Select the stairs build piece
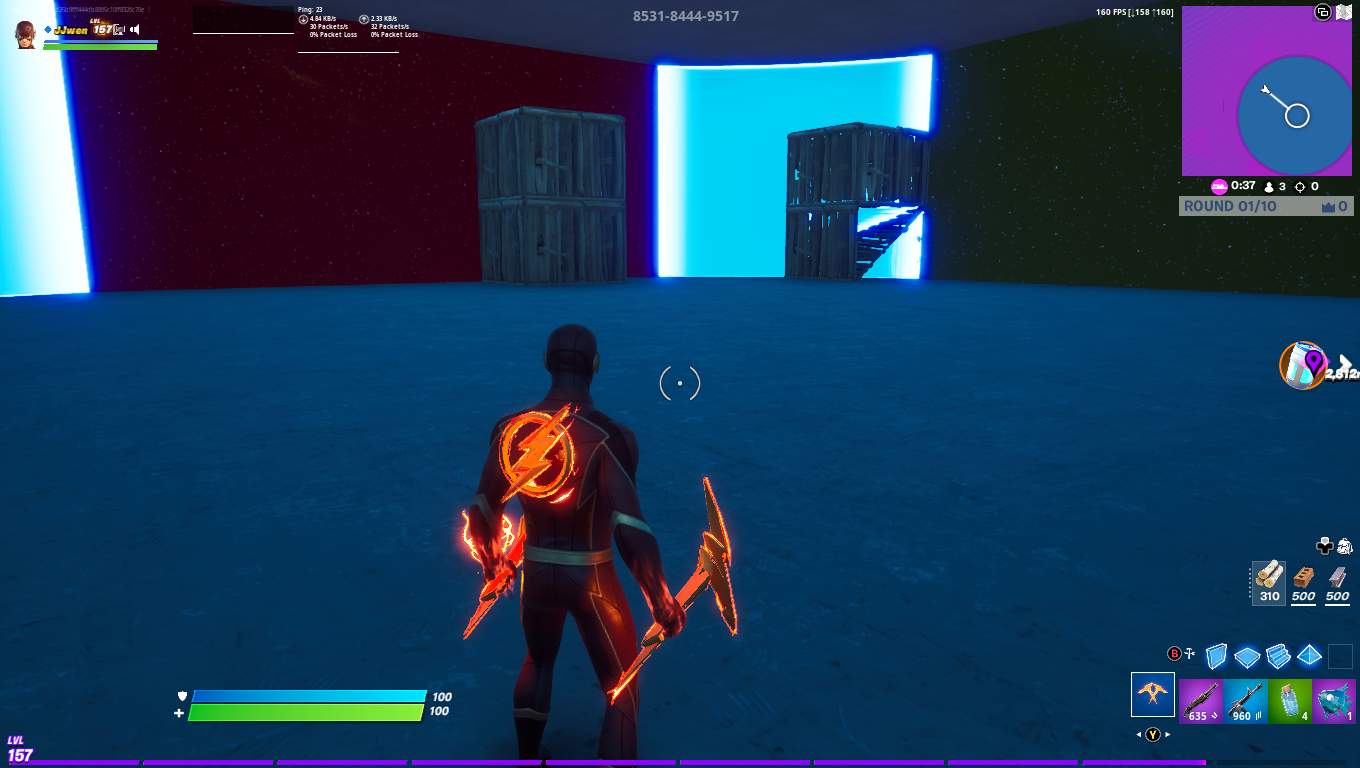Viewport: 1360px width, 768px height. tap(1277, 656)
